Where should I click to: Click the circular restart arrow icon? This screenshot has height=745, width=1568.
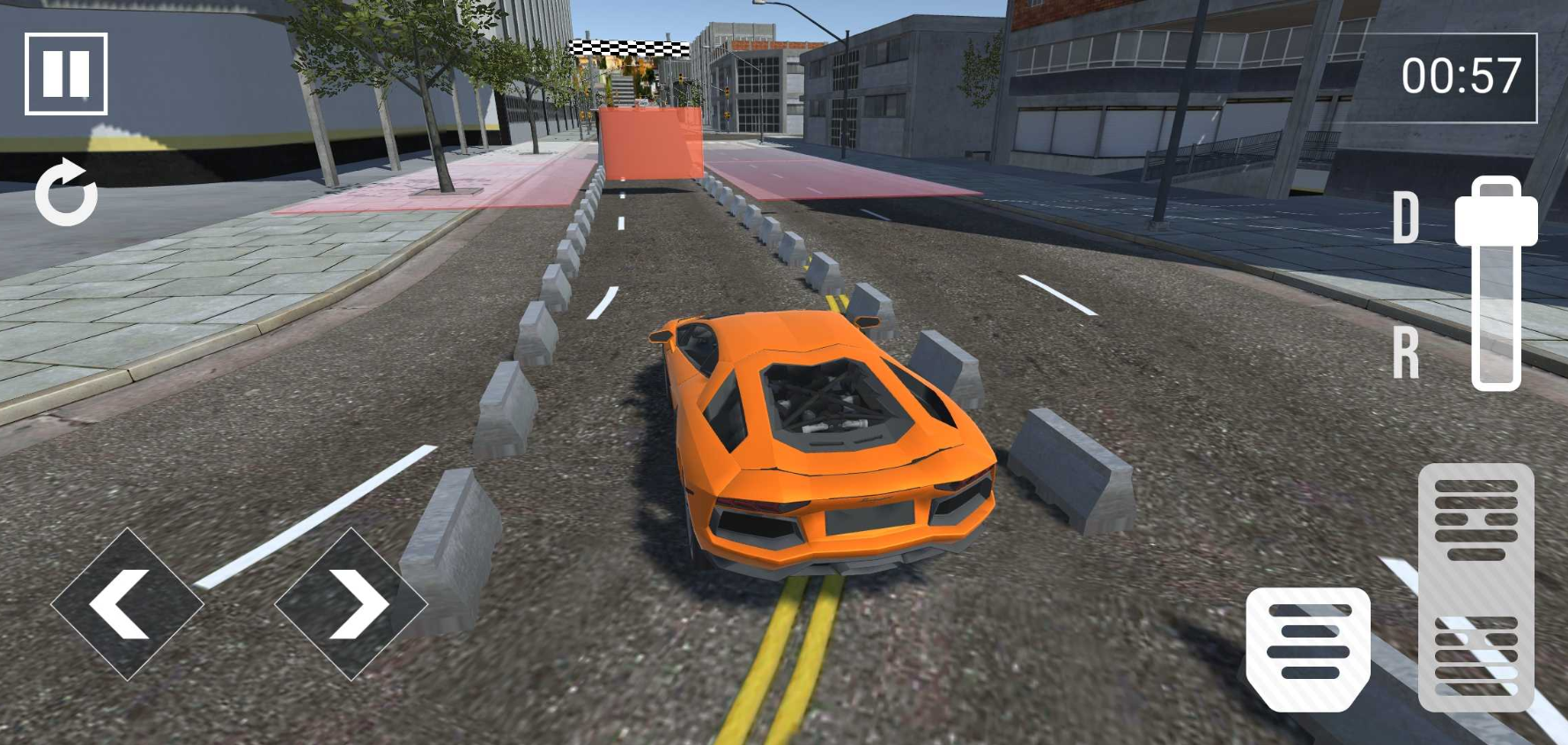click(x=66, y=194)
